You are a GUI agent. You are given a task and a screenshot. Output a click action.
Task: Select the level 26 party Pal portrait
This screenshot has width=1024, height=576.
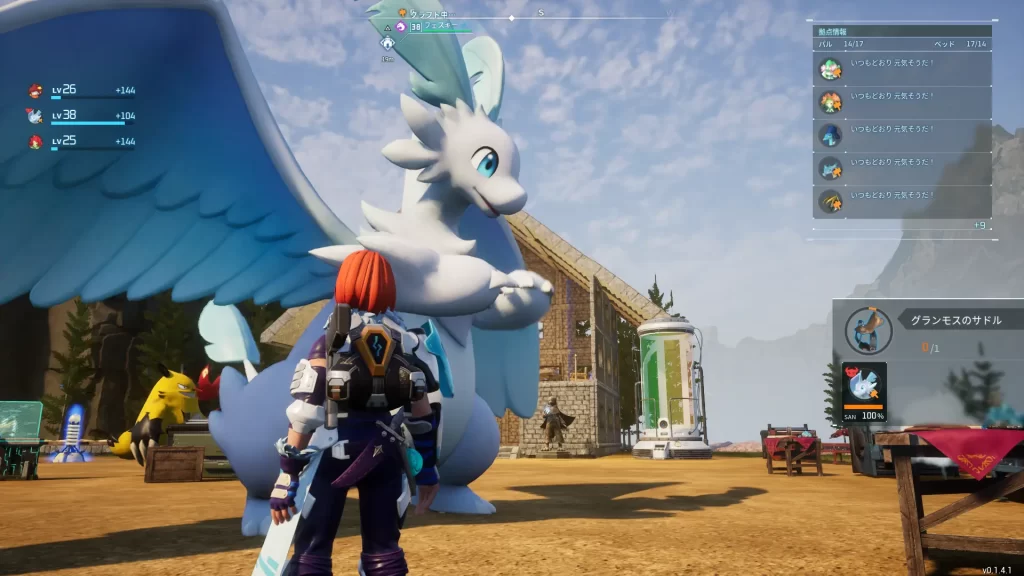click(x=35, y=90)
